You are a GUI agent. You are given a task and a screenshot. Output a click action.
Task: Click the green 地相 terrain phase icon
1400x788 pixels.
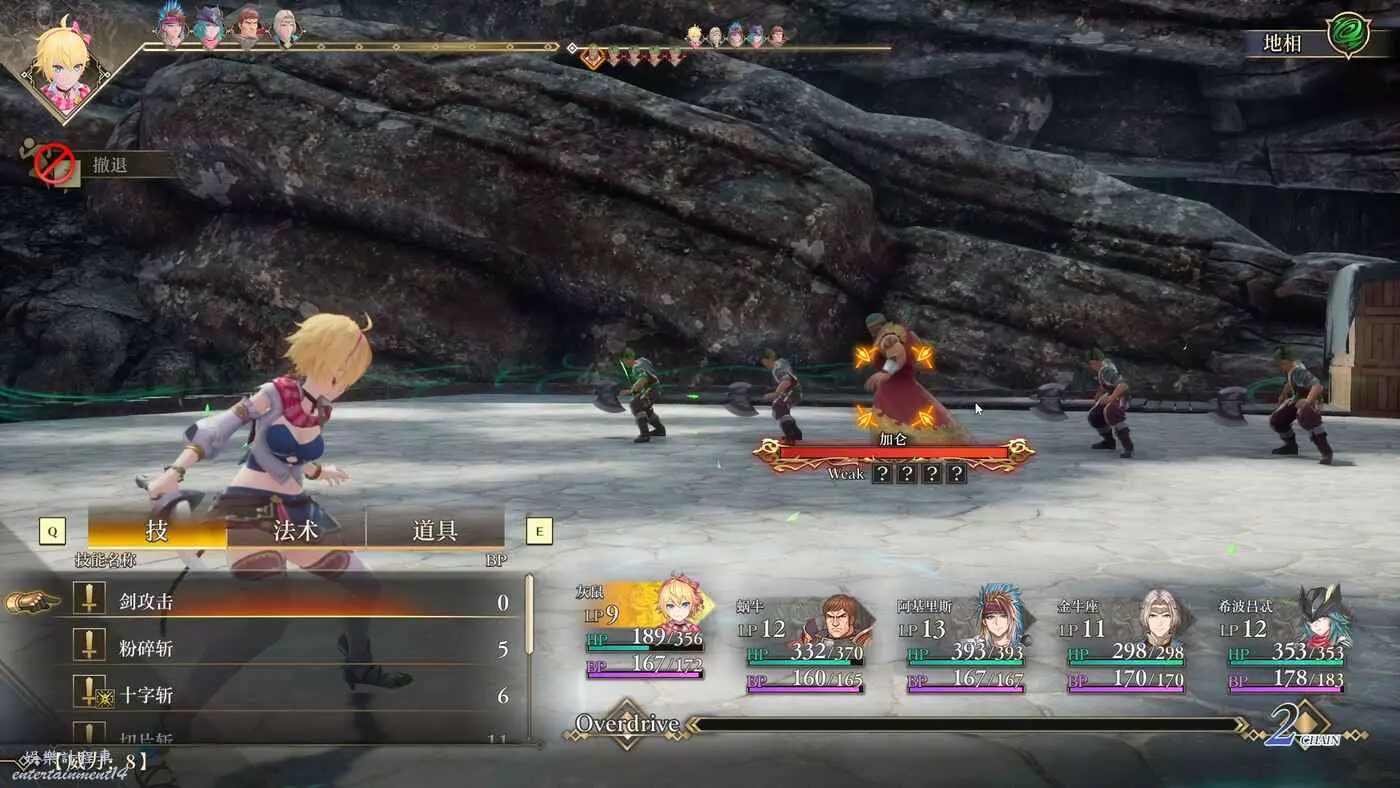coord(1347,35)
